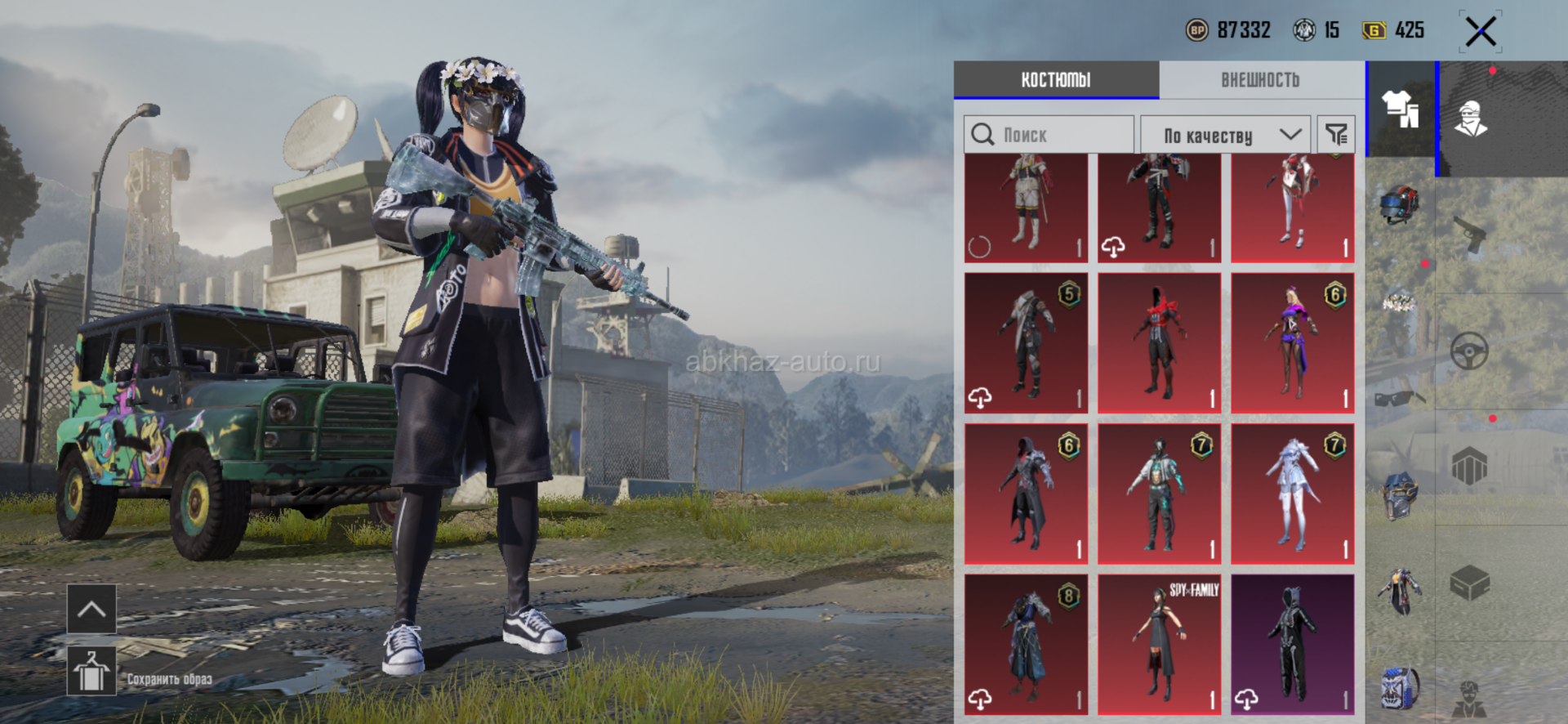Select the white dress level 7 costume
1568x724 pixels.
(x=1292, y=494)
